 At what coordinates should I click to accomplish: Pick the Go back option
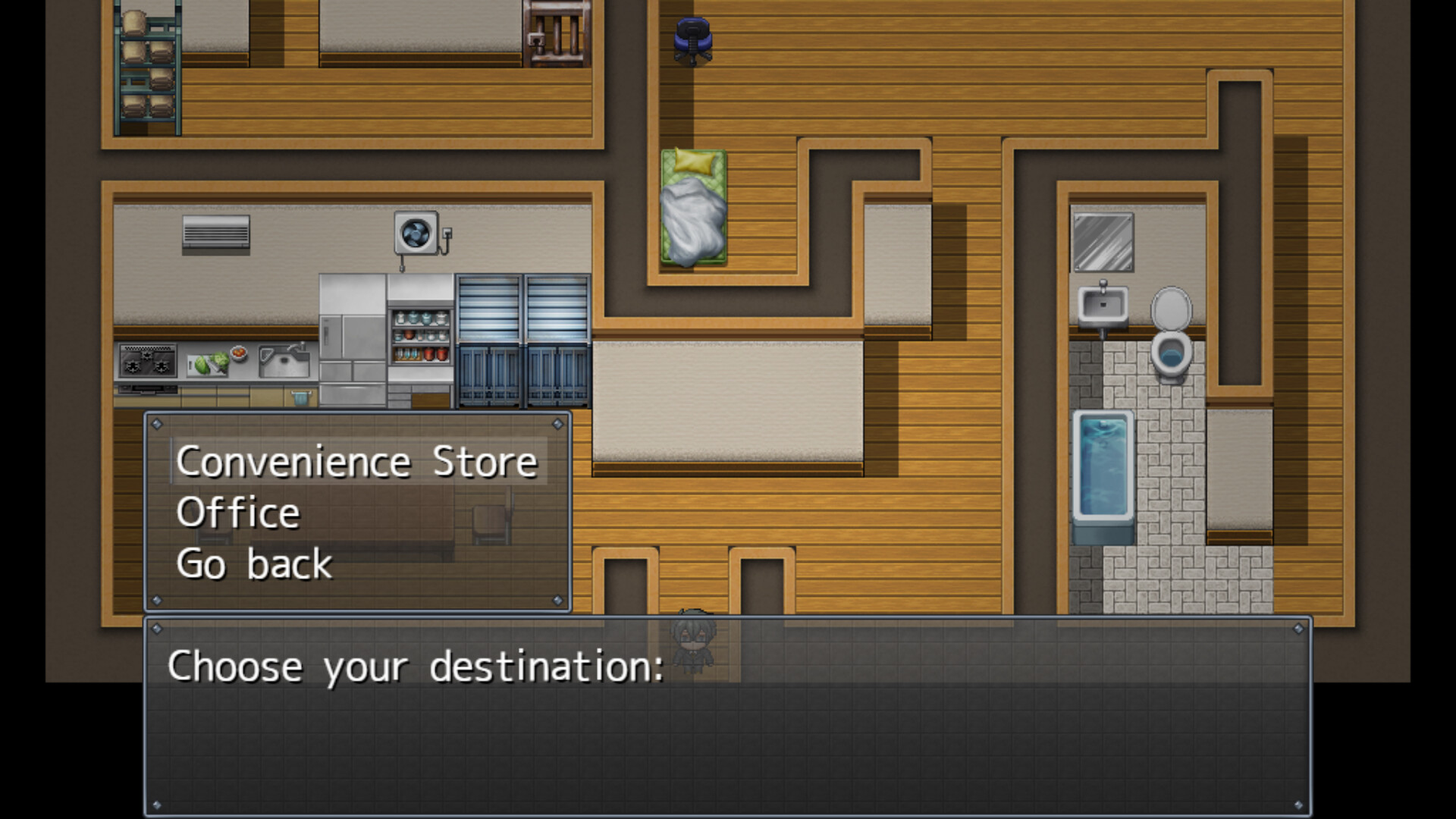point(254,564)
